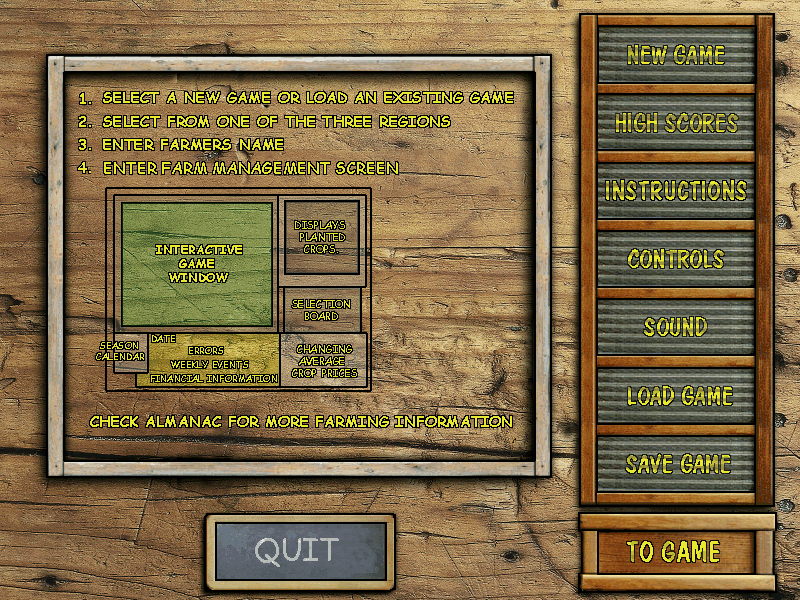Screen dimensions: 800x600
Task: Return with the To Game button
Action: (674, 551)
